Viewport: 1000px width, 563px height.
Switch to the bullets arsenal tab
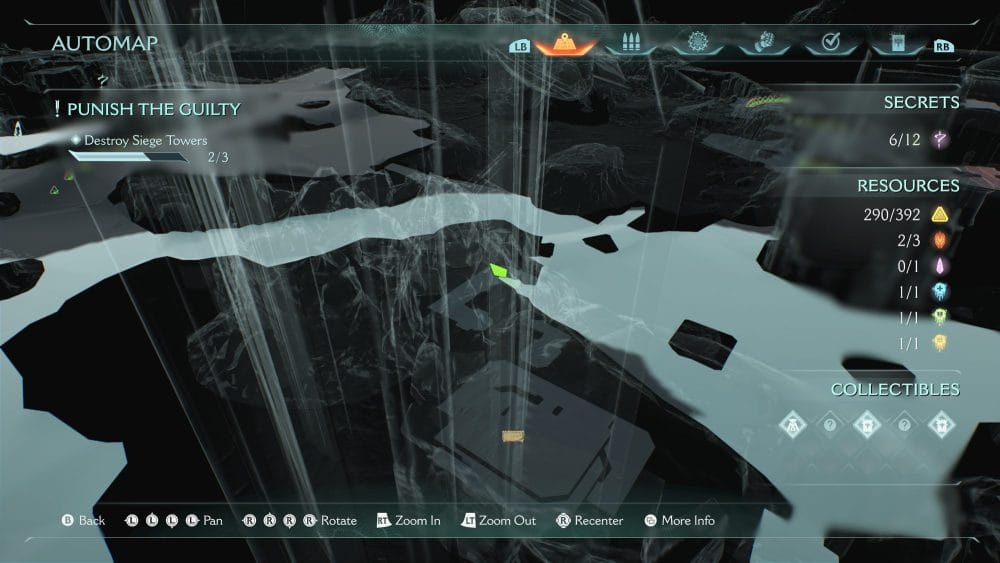[629, 44]
